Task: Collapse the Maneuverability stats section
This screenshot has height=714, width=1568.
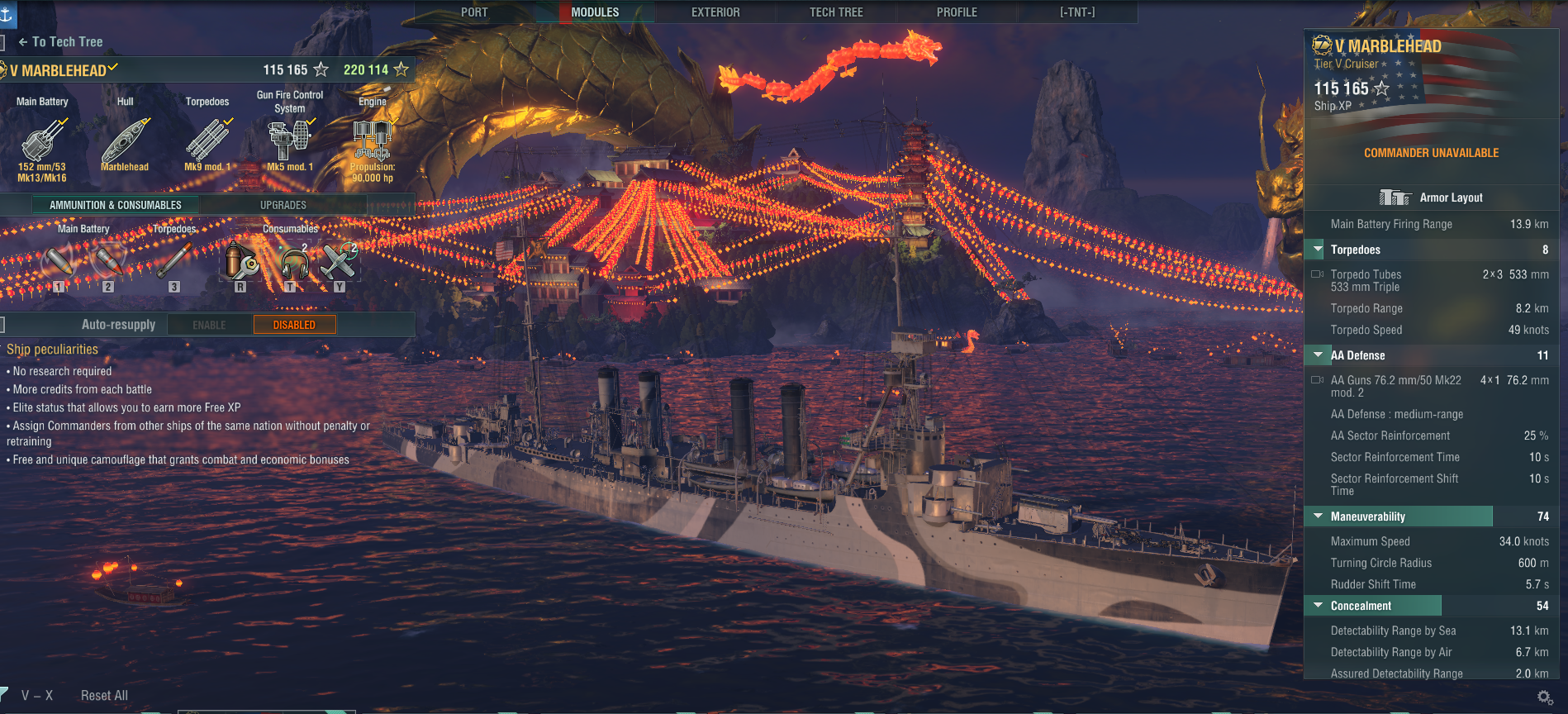Action: [x=1319, y=516]
